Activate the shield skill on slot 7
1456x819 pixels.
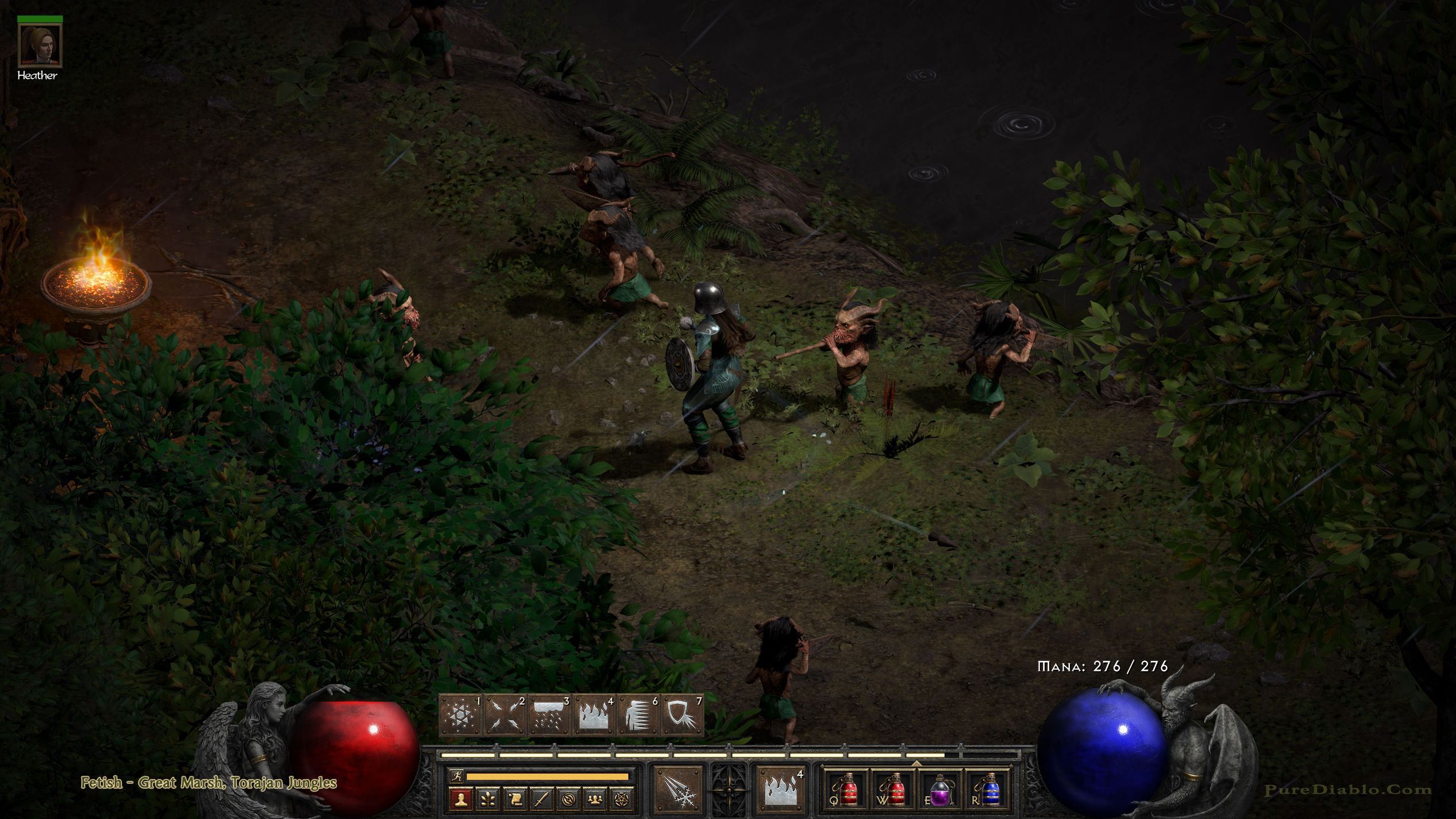click(x=681, y=715)
